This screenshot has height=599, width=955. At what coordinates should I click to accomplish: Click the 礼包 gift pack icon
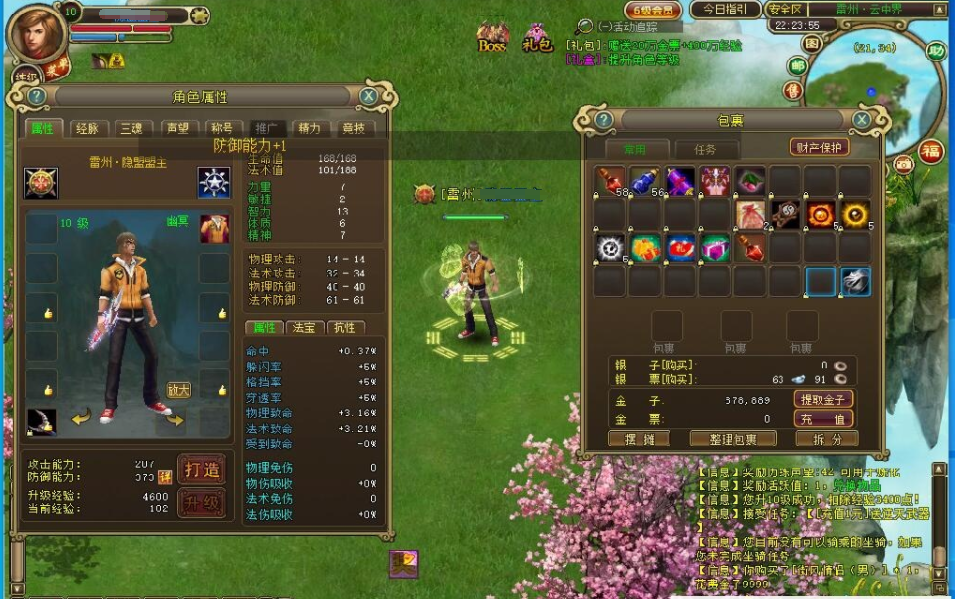(x=537, y=38)
